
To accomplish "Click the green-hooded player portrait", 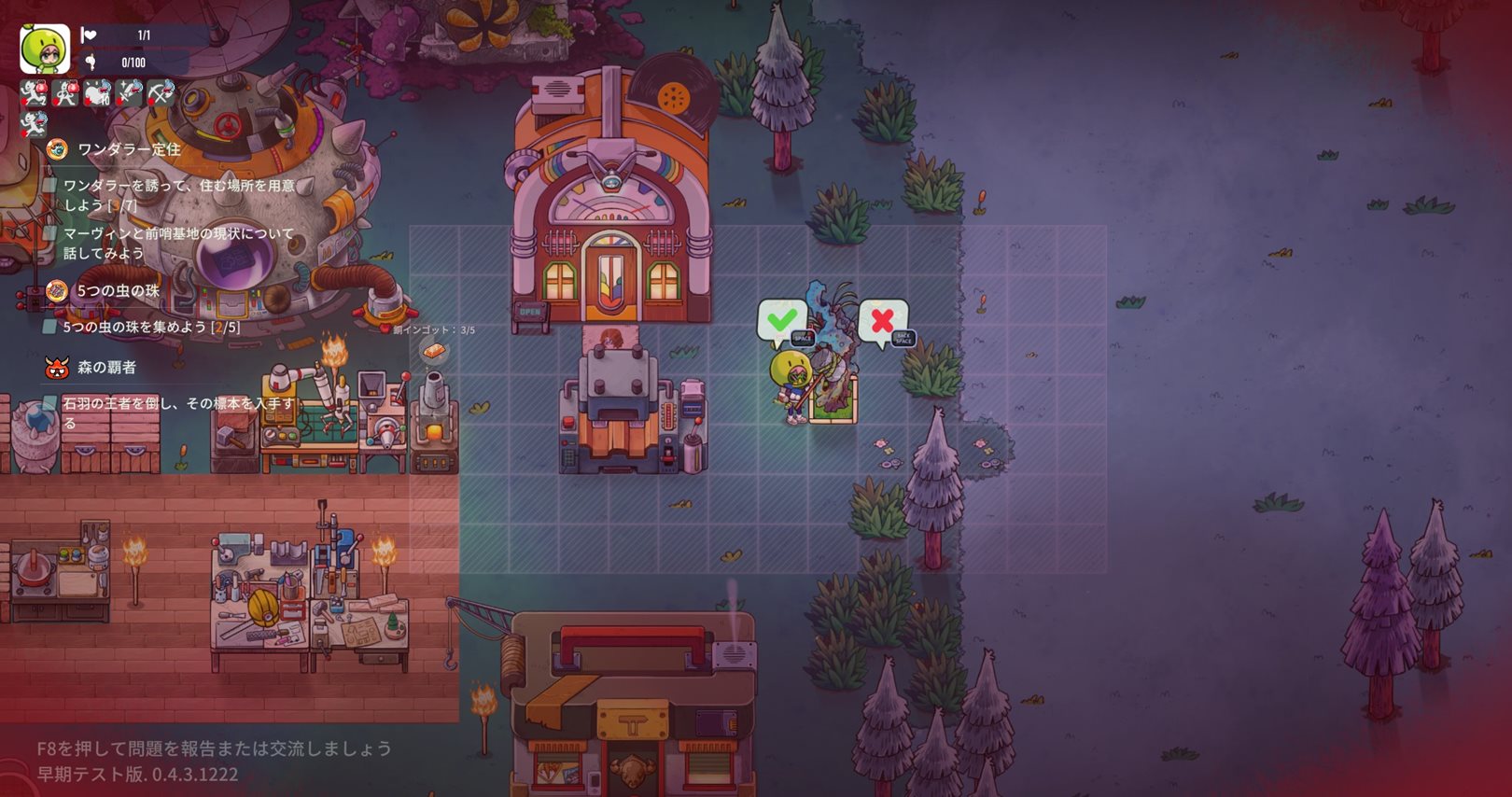I will (x=45, y=49).
